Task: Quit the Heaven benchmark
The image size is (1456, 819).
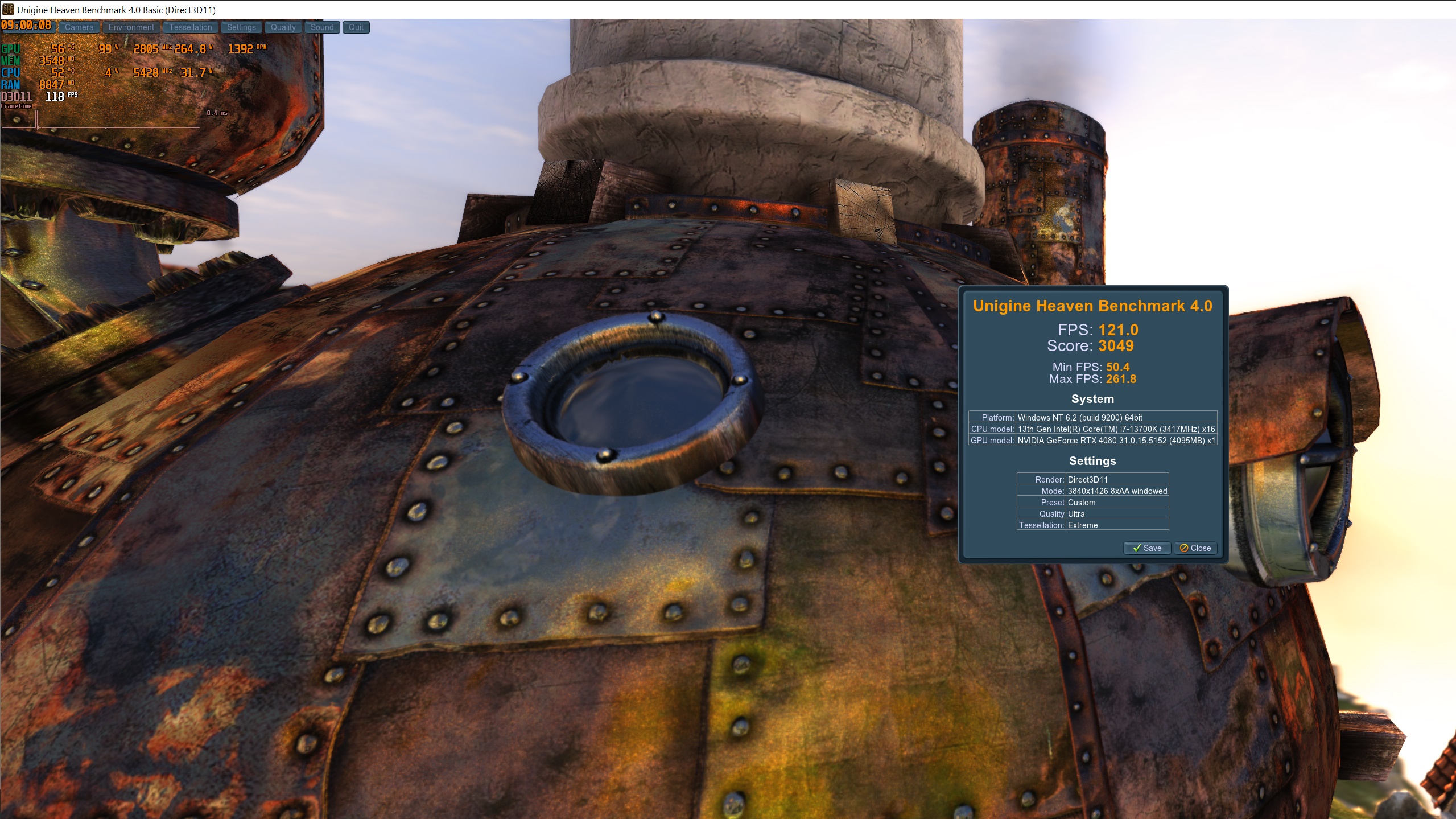Action: pos(356,27)
